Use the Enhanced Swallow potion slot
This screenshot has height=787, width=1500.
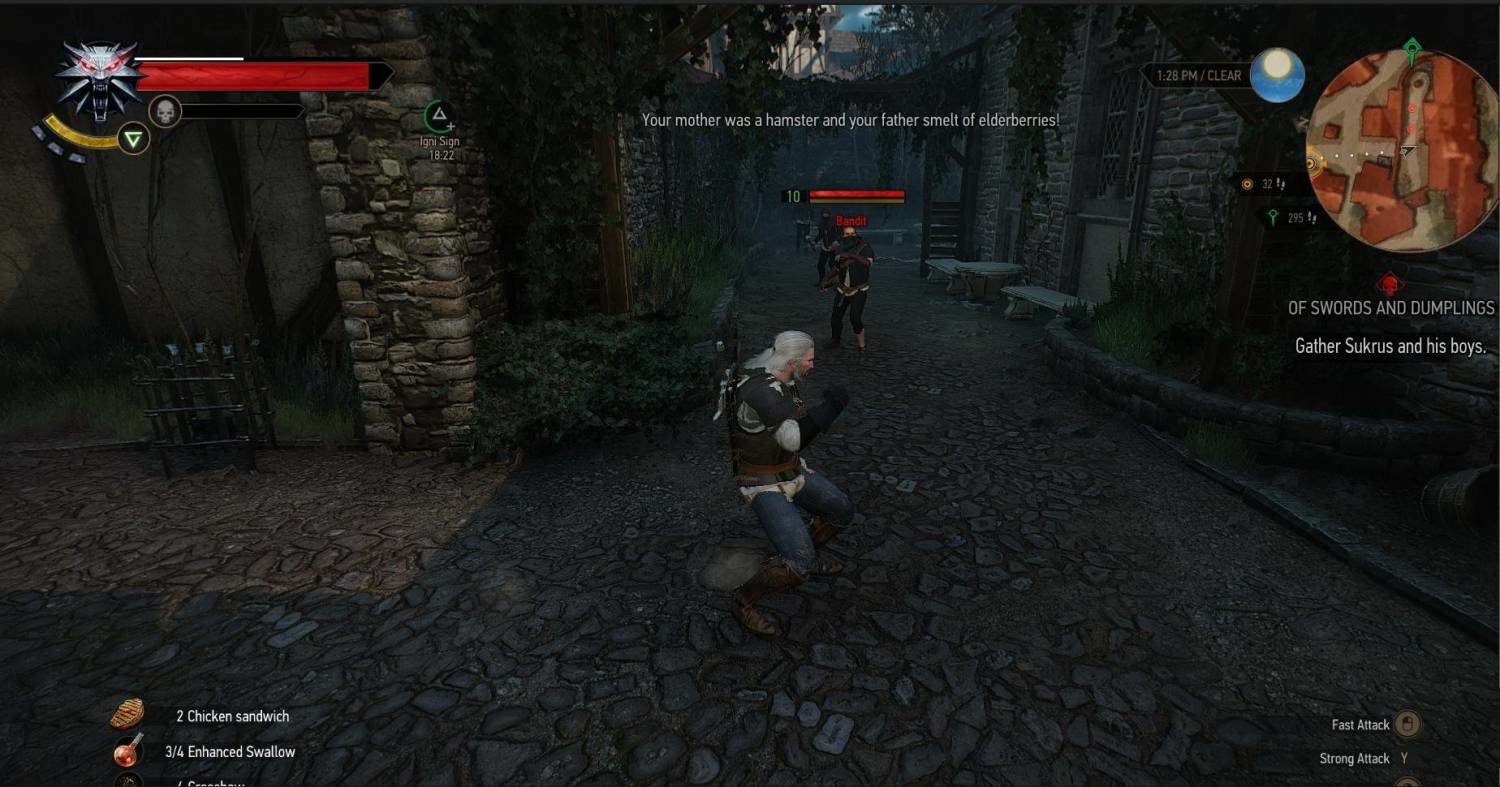tap(127, 750)
